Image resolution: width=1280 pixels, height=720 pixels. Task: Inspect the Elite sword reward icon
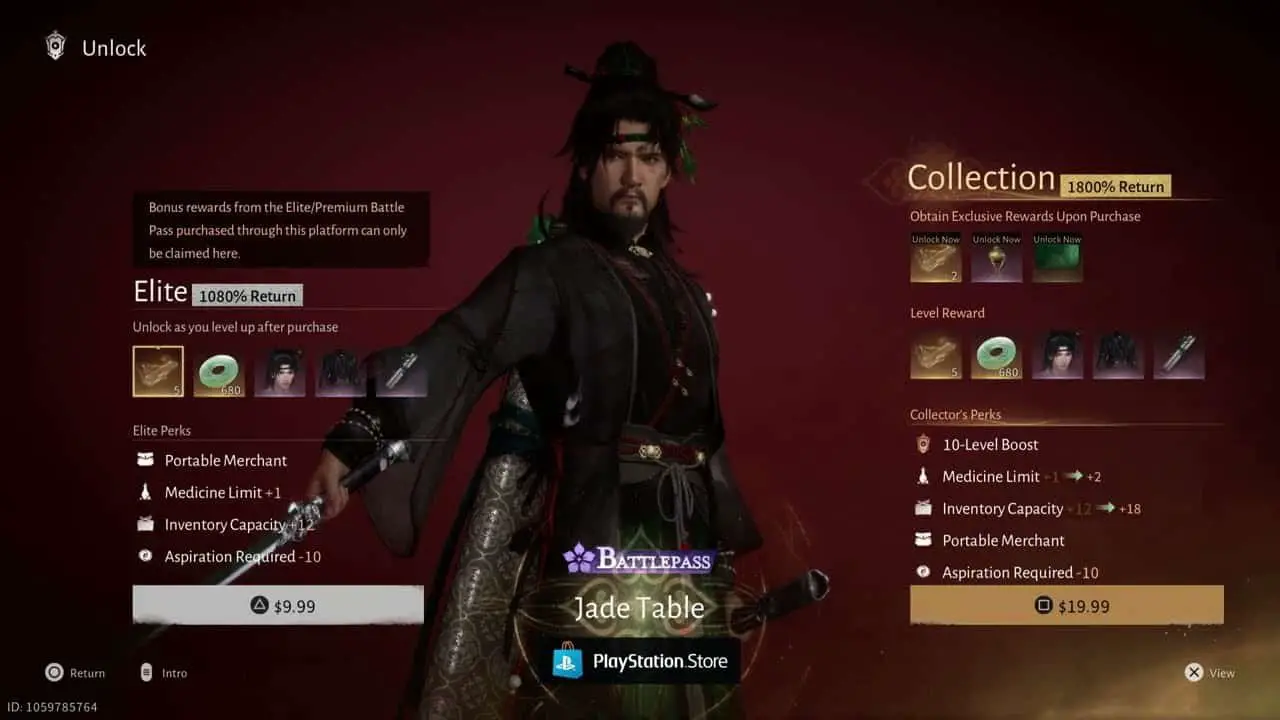click(402, 372)
